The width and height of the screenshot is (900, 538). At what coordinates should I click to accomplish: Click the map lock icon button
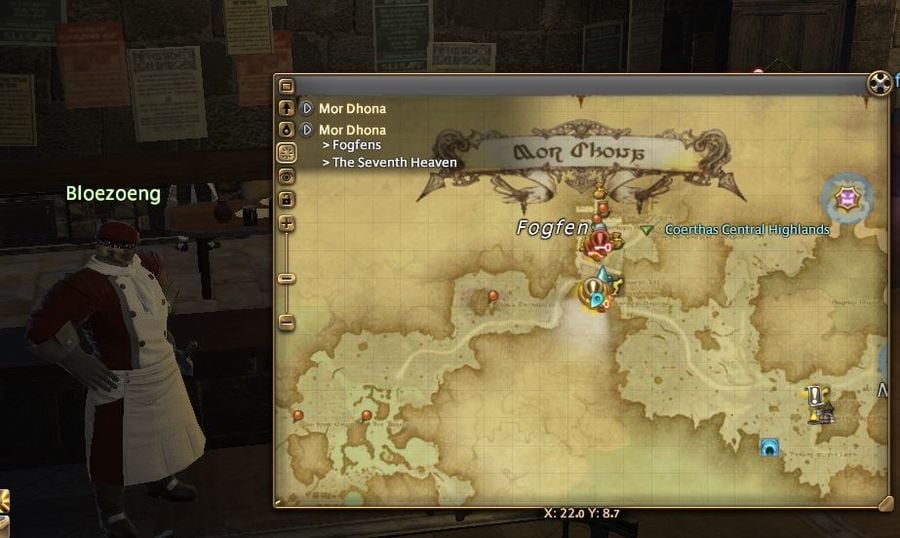[287, 200]
